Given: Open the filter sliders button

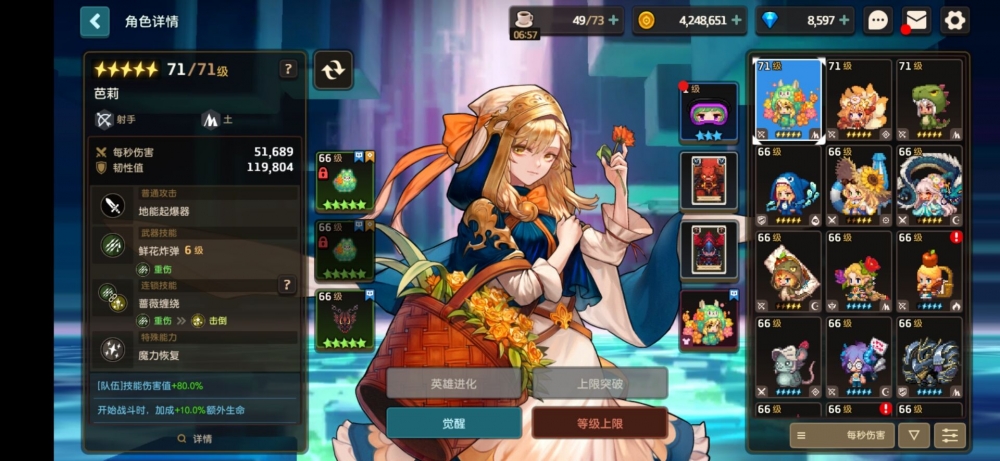Looking at the screenshot, I should [x=948, y=435].
